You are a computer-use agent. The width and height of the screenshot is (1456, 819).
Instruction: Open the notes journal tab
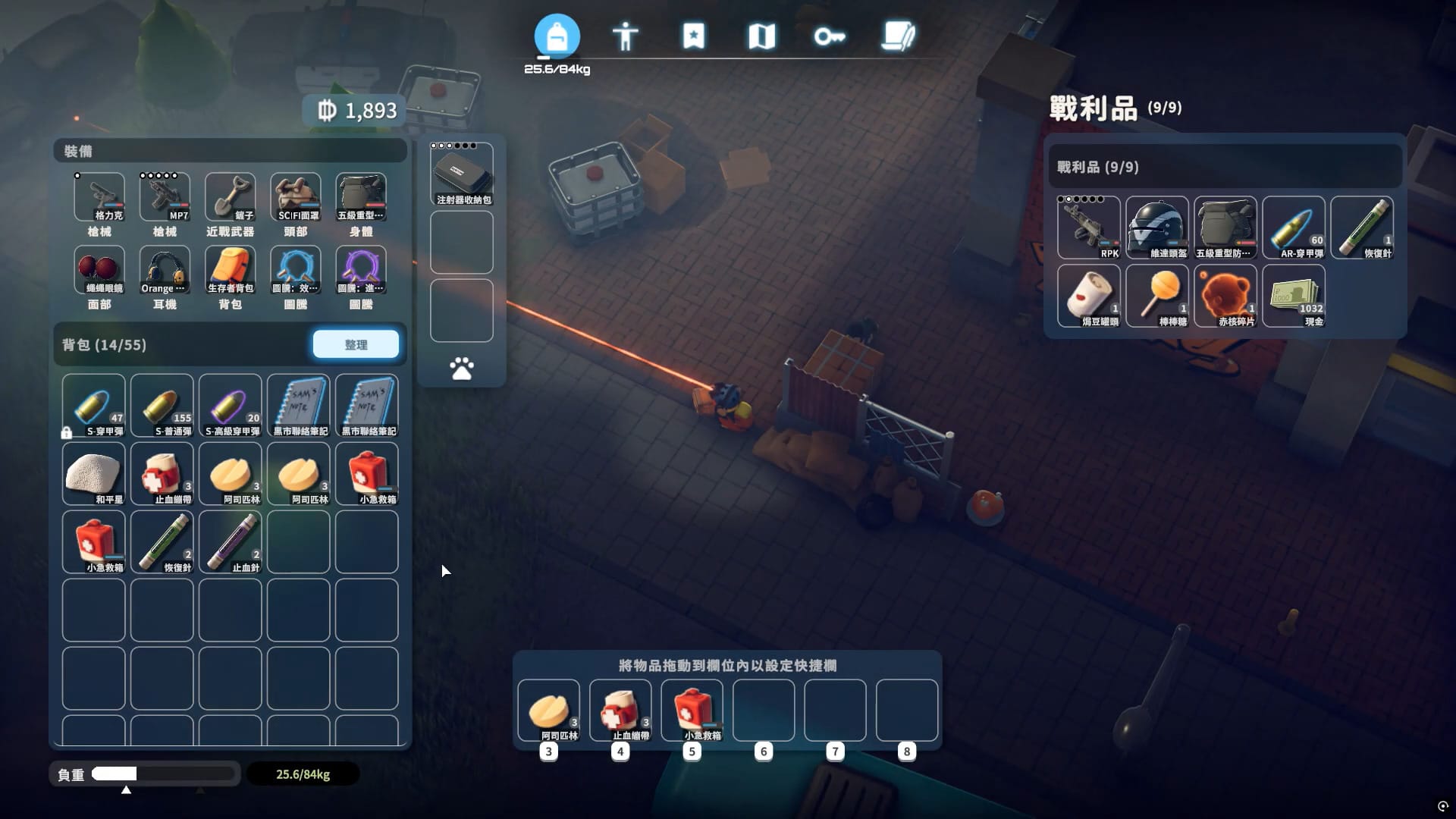pyautogui.click(x=899, y=36)
